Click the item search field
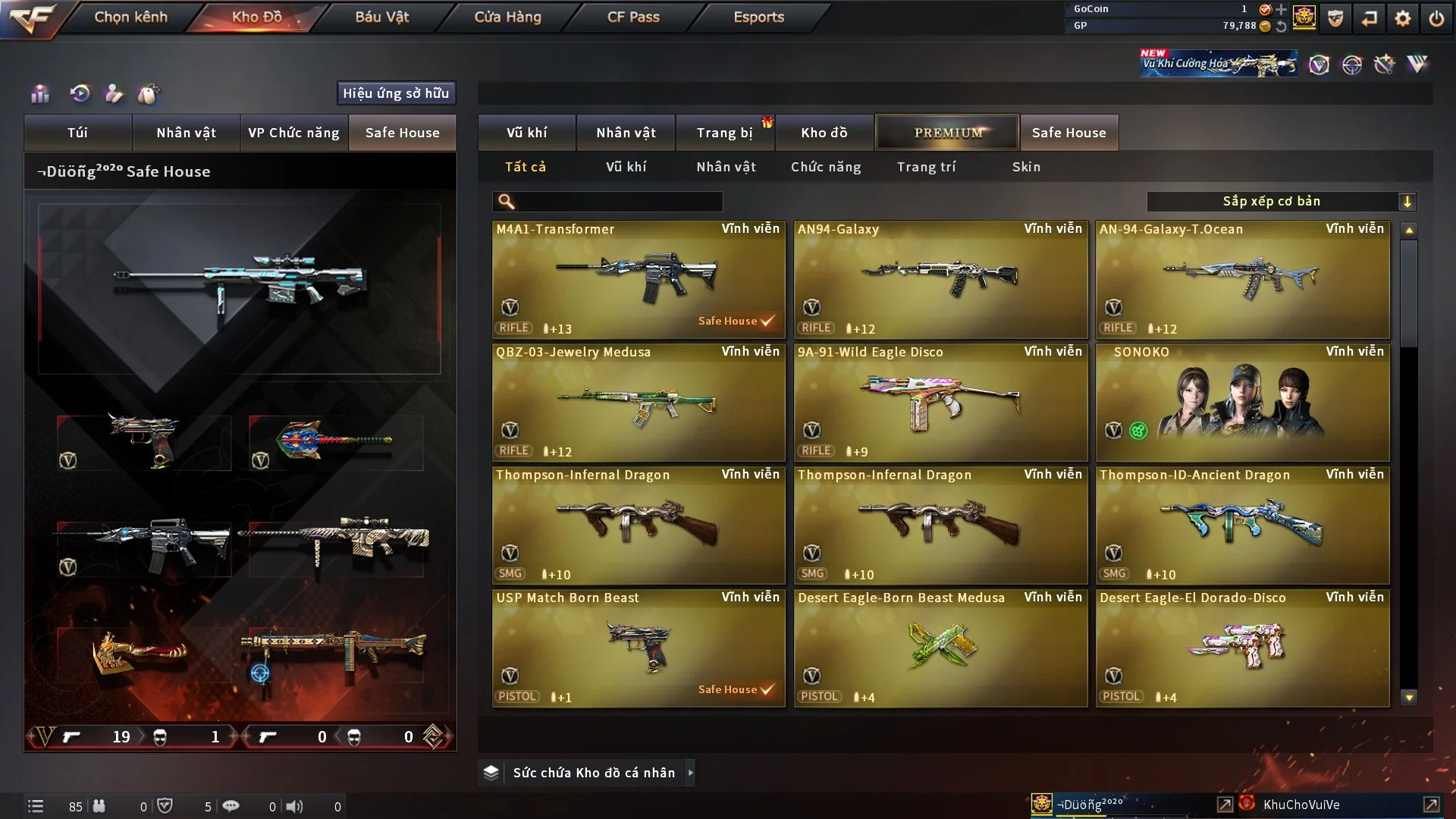Viewport: 1456px width, 819px height. 618,202
